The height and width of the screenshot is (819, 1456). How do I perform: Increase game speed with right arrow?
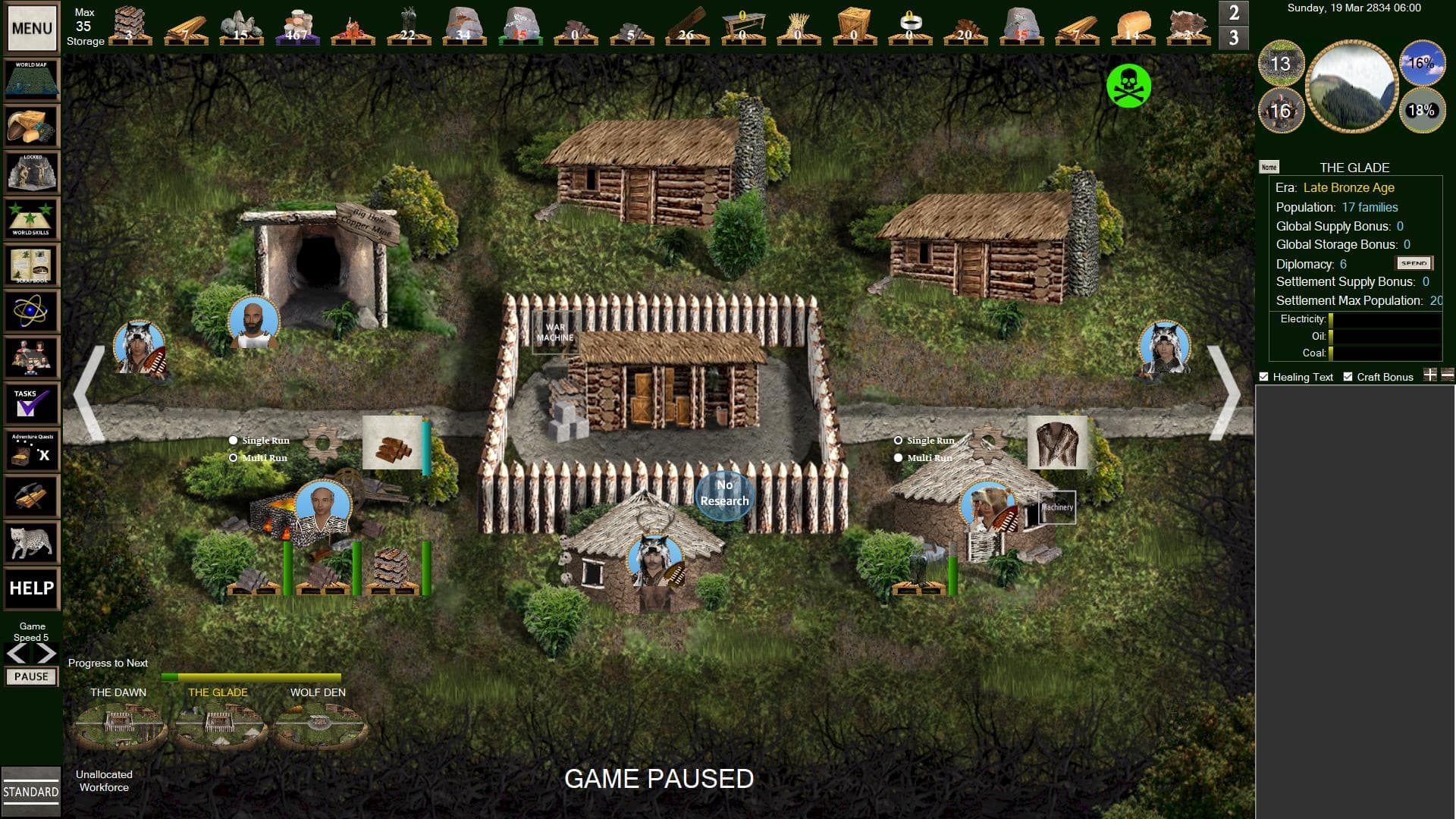coord(45,654)
